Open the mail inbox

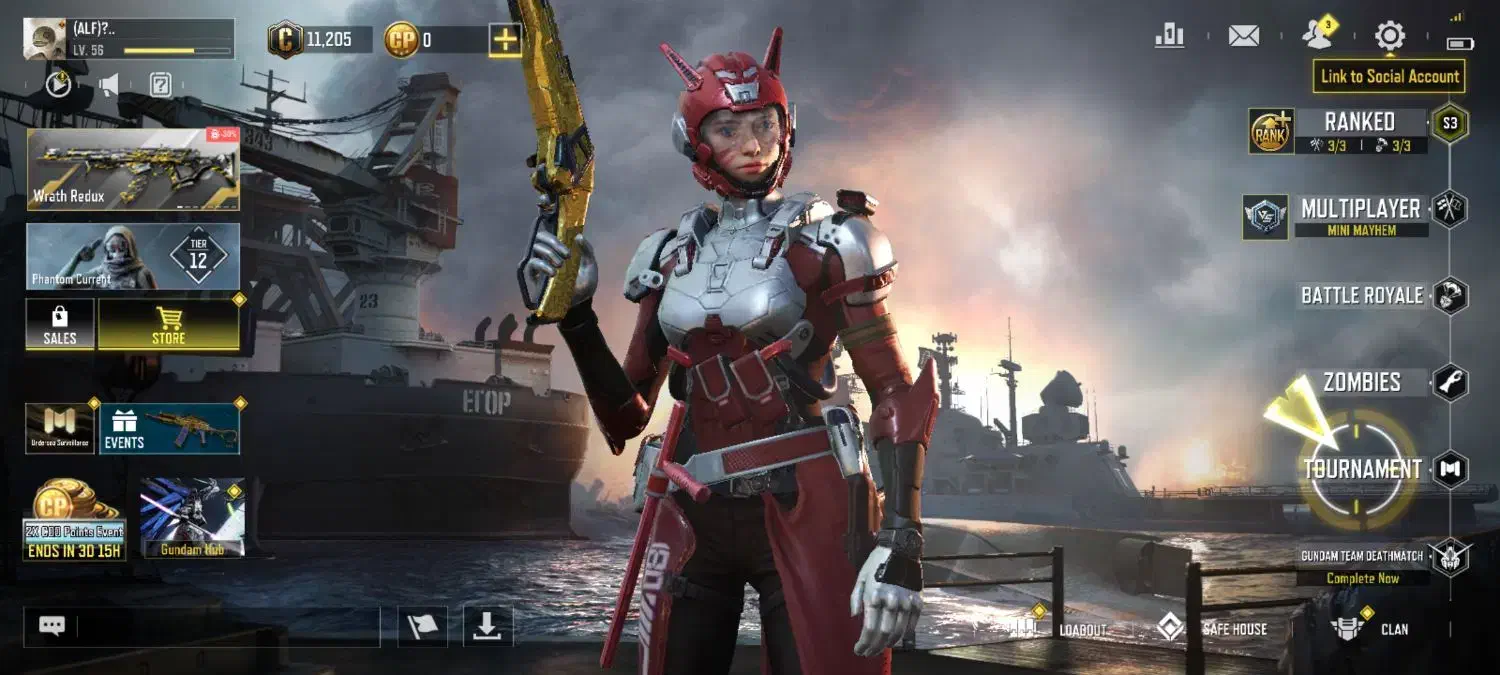[1243, 36]
